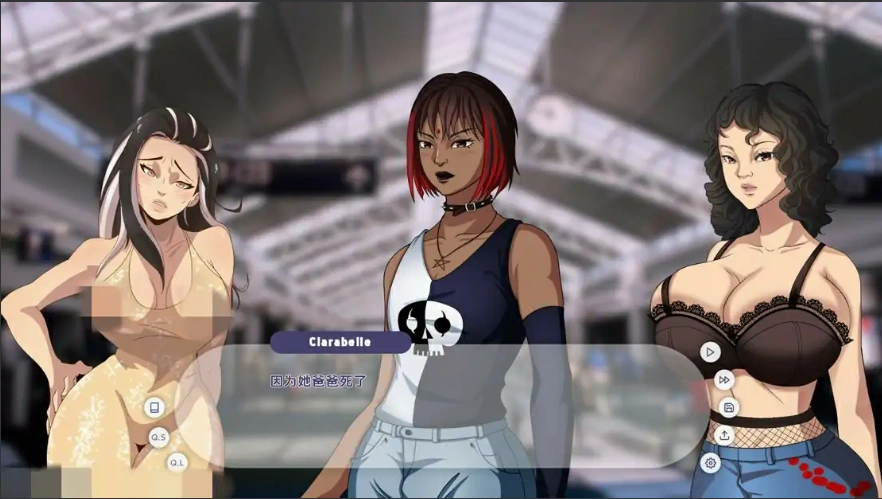Quick save with the Q.S button
Image resolution: width=882 pixels, height=499 pixels.
click(159, 437)
